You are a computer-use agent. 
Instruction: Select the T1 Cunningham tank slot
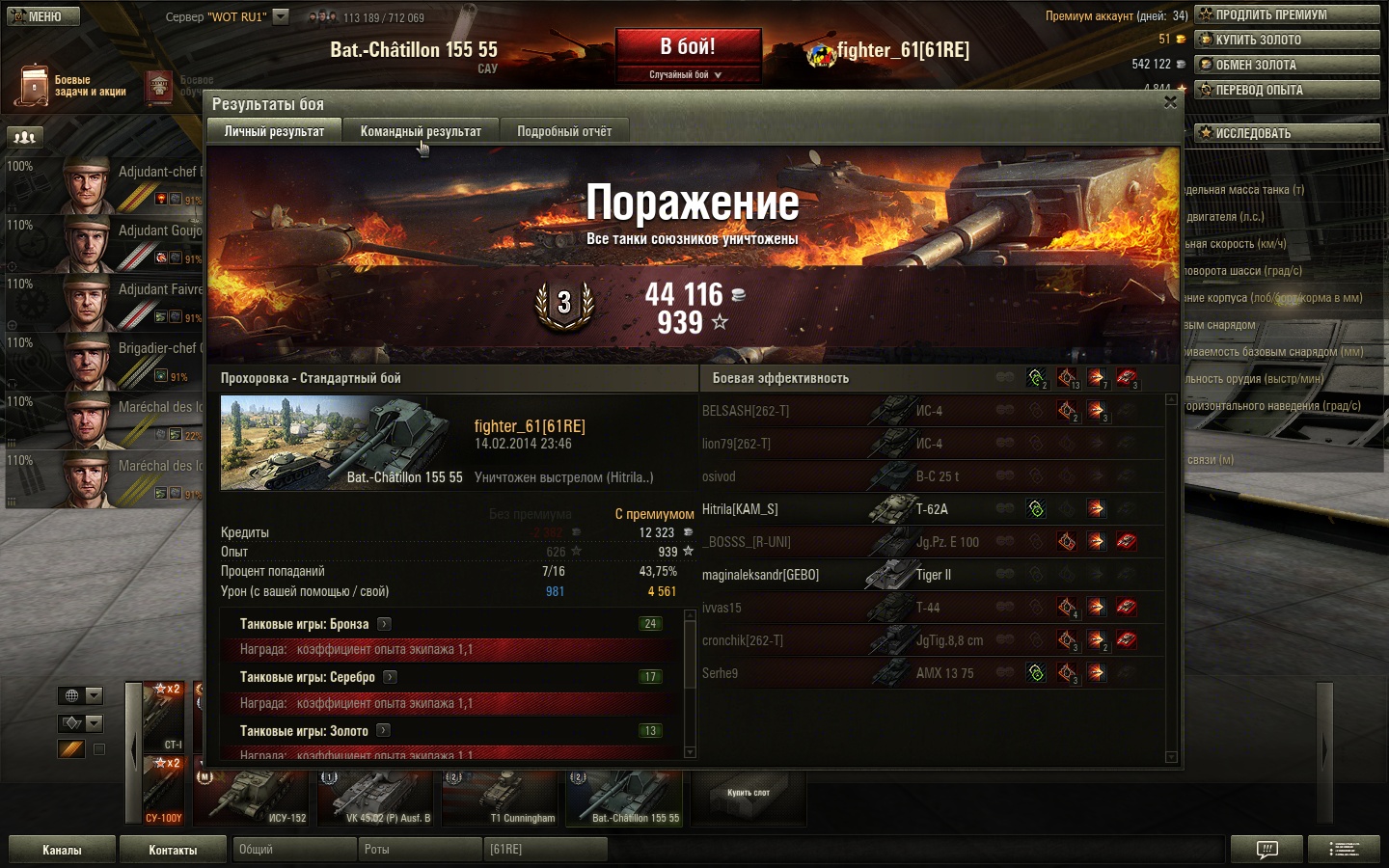click(502, 796)
